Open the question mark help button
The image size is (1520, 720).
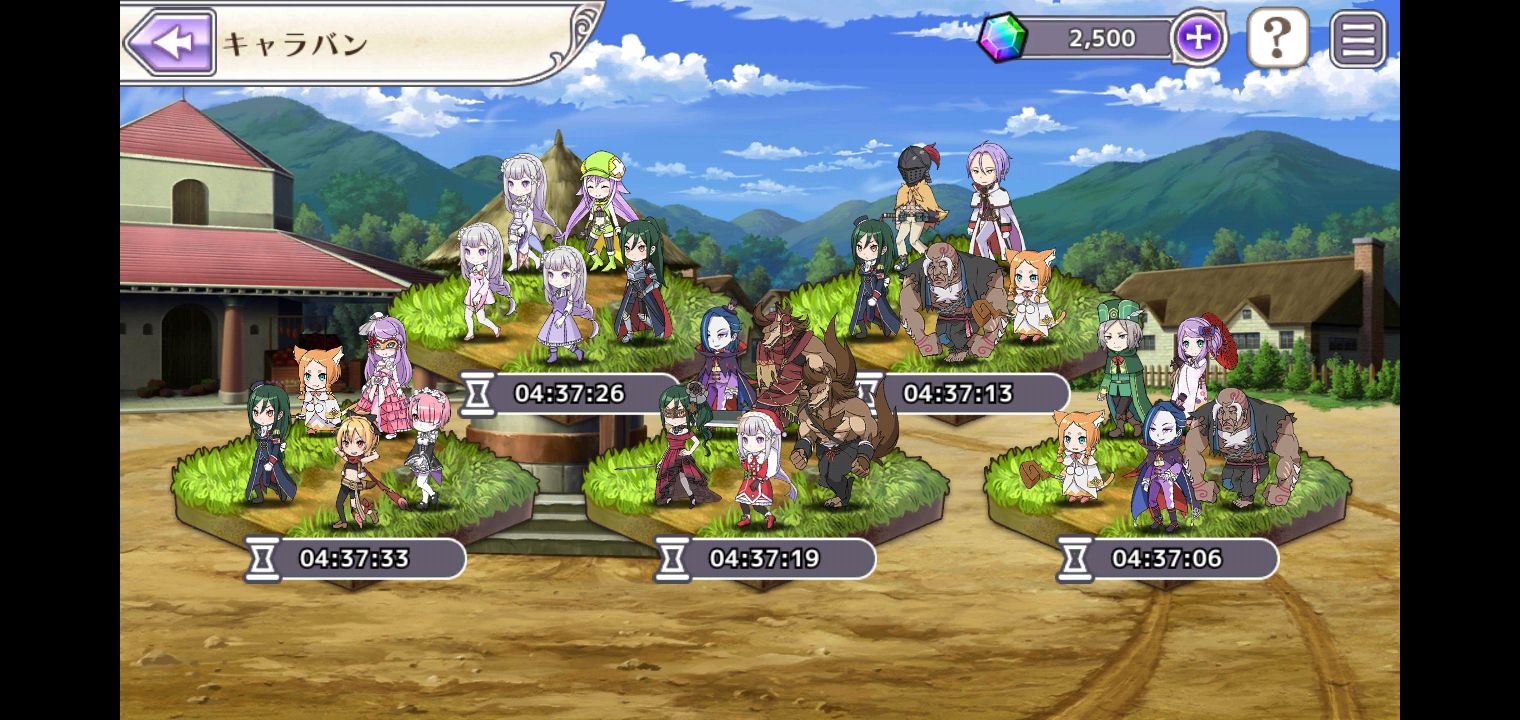pyautogui.click(x=1277, y=39)
